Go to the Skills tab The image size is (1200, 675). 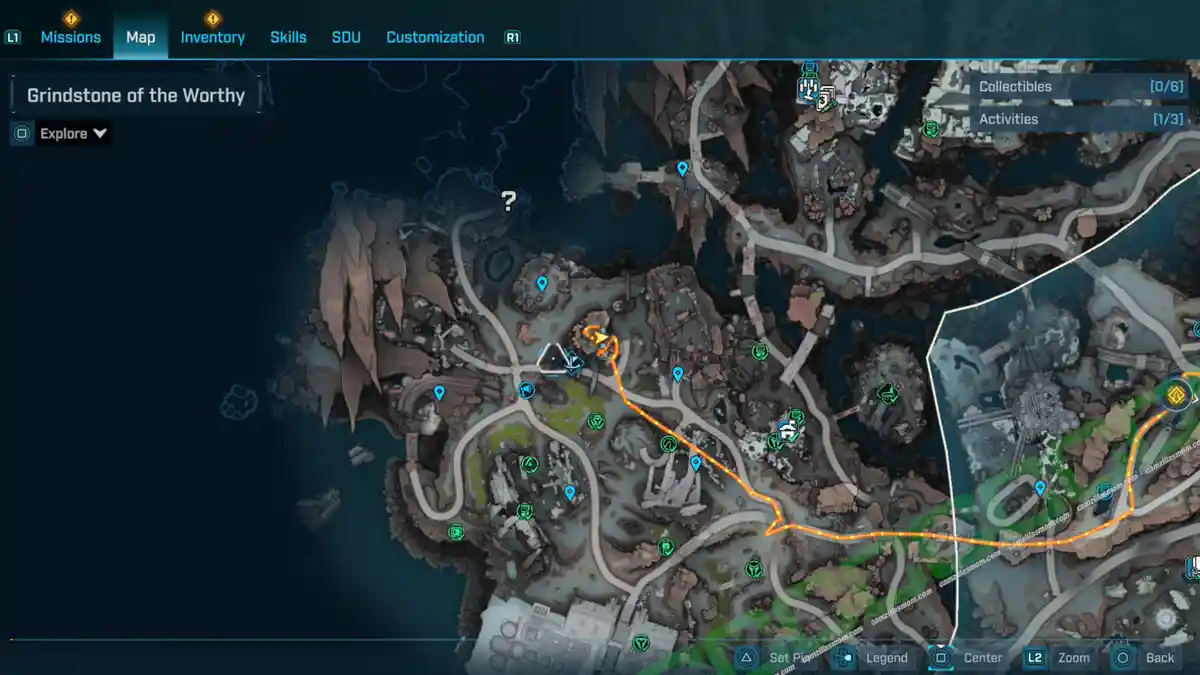point(288,37)
